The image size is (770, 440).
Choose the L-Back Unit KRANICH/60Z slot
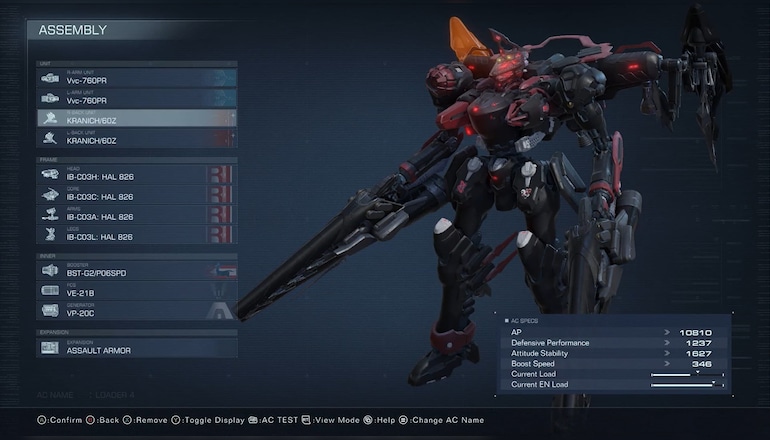136,138
